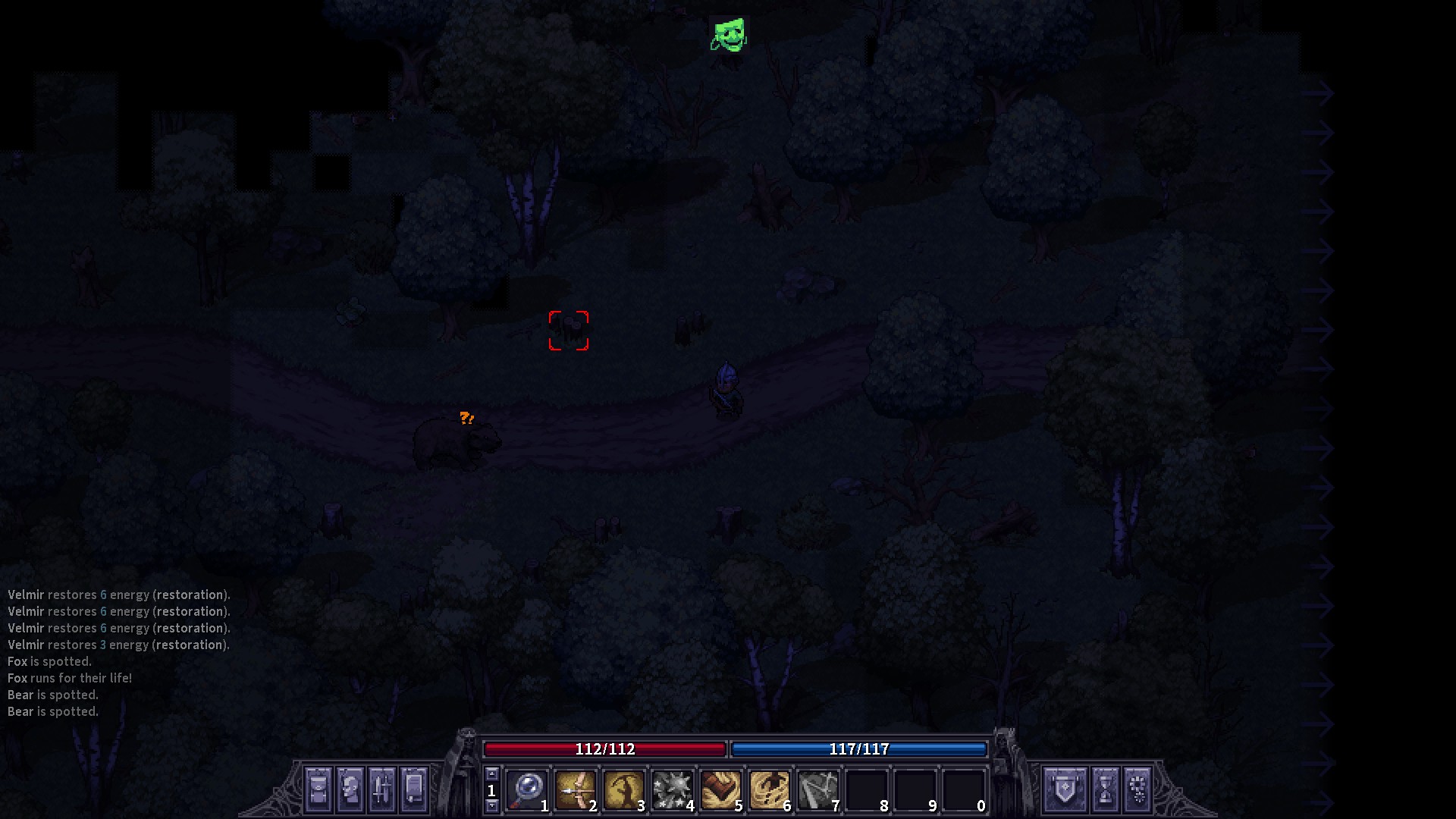Viewport: 1456px width, 819px height.
Task: Open the banner shield menu button
Action: (x=1065, y=789)
